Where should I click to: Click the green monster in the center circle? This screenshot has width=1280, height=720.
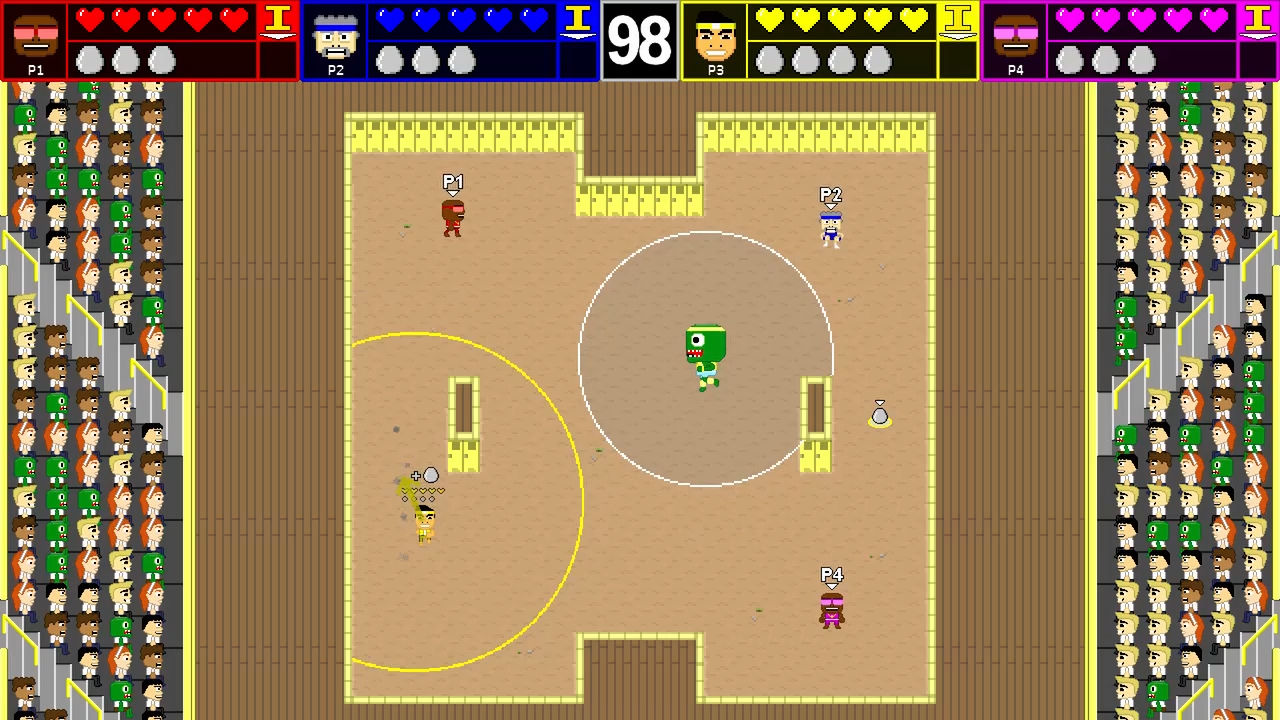[707, 352]
